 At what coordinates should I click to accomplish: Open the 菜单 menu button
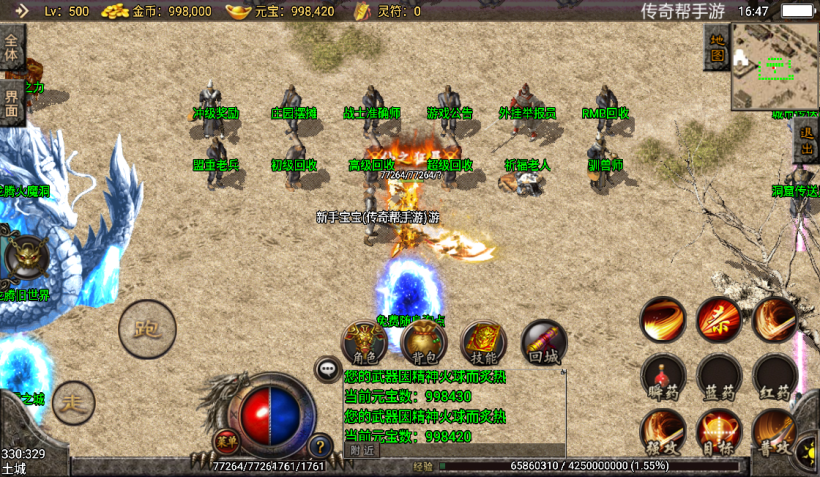227,441
